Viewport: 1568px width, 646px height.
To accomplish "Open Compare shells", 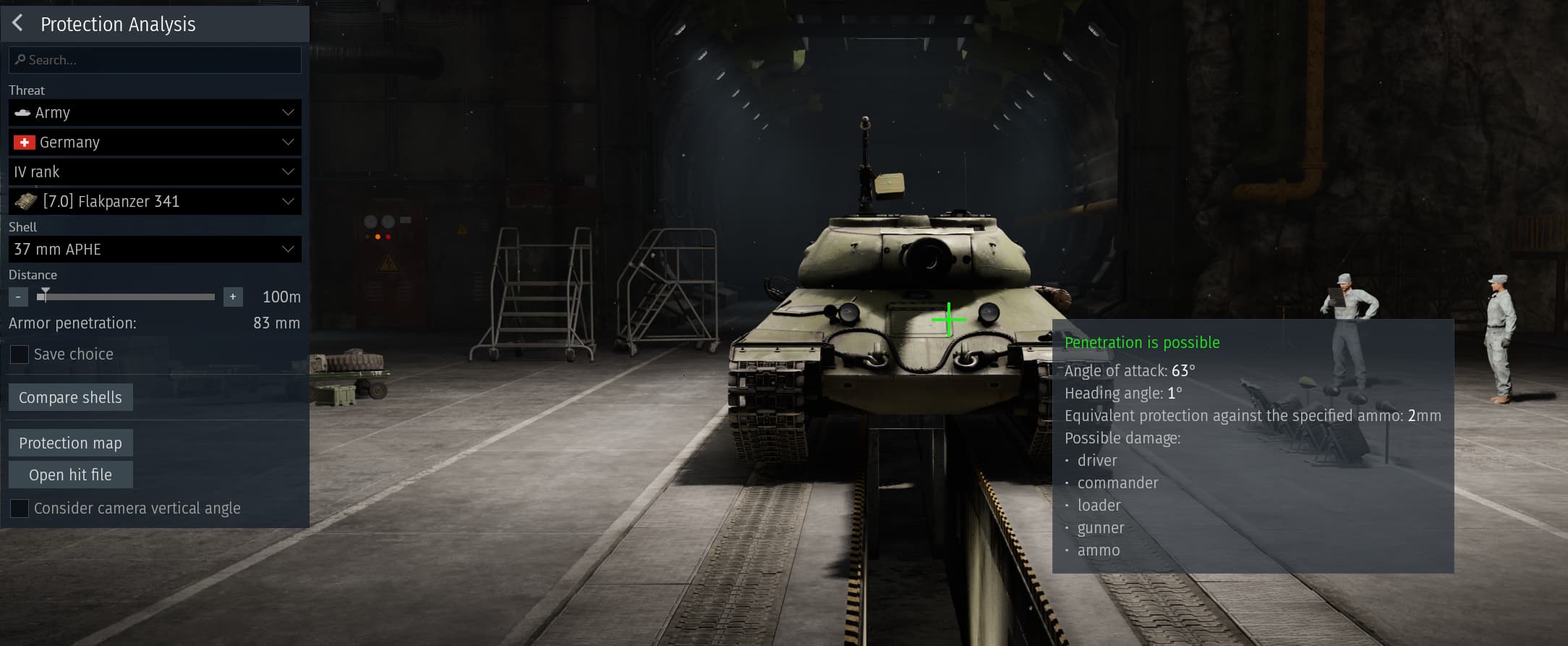I will pos(70,397).
